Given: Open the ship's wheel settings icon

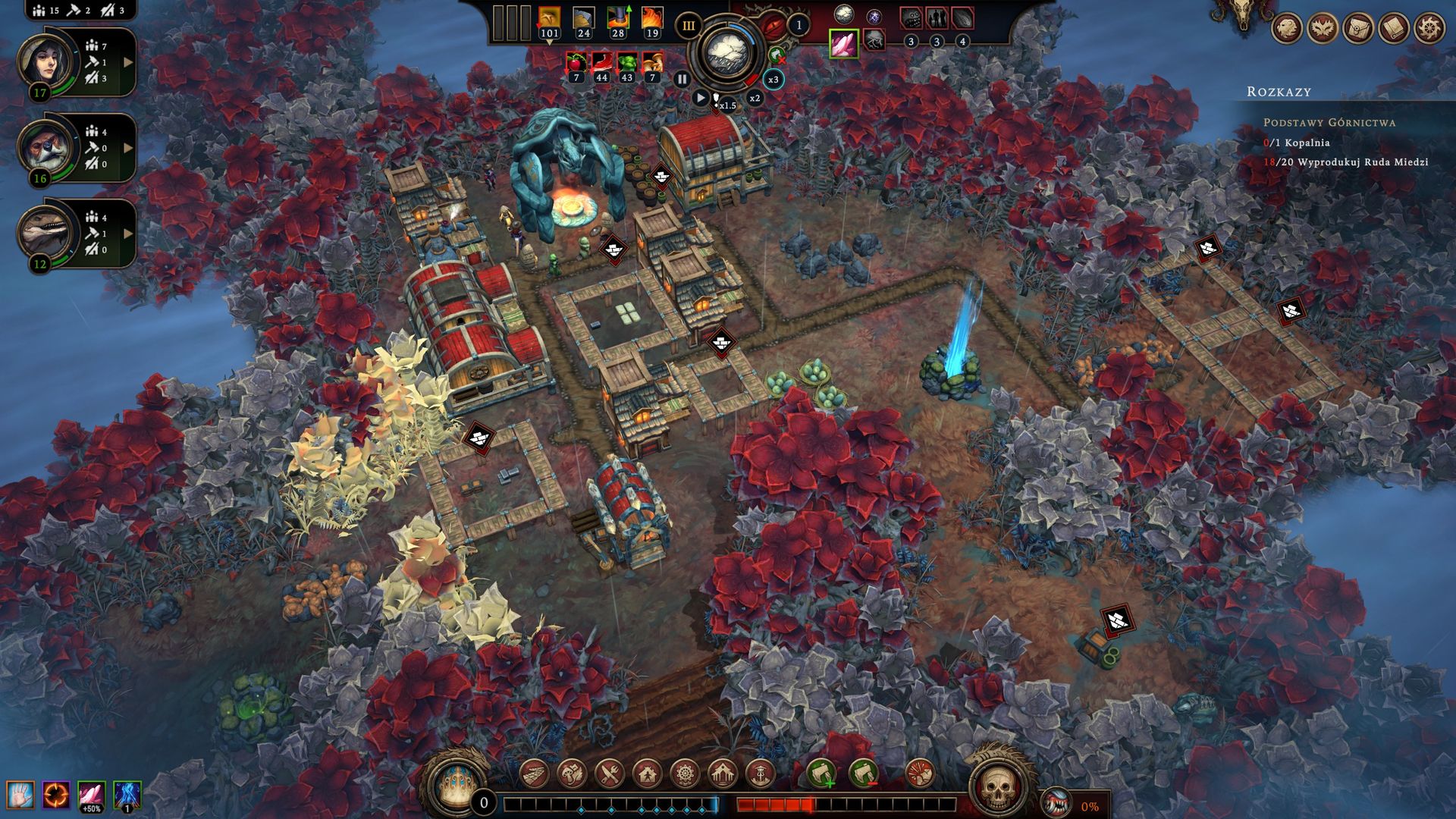Looking at the screenshot, I should coord(1429,28).
